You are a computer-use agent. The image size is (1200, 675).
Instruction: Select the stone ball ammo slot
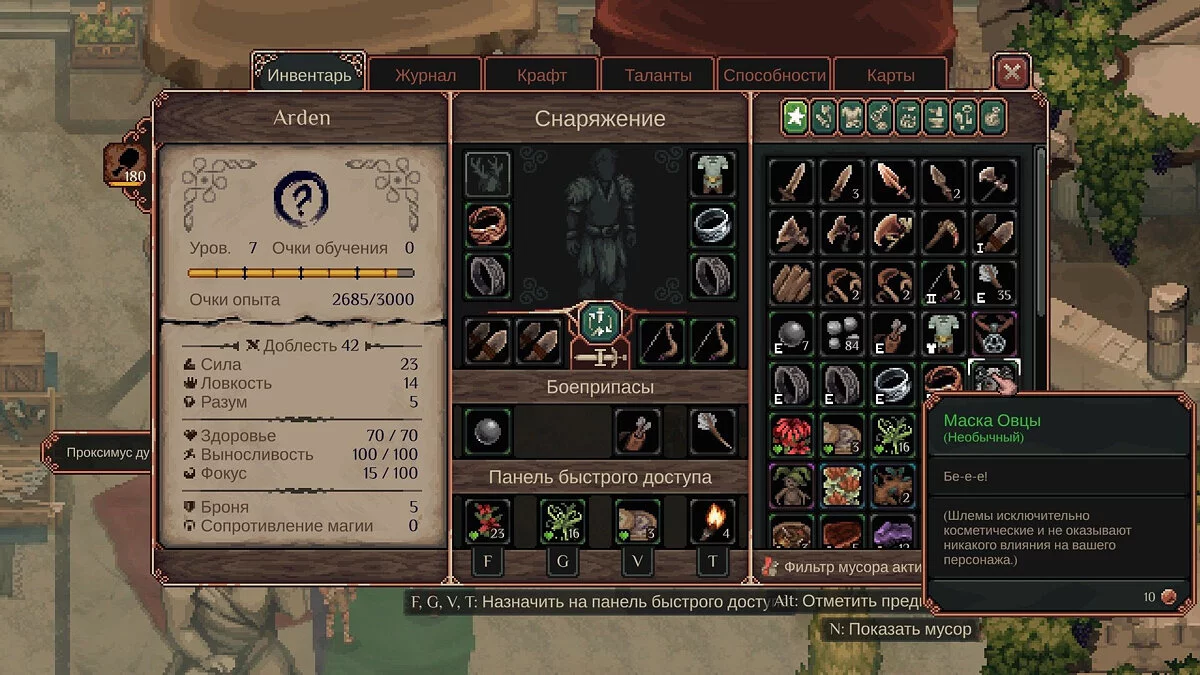click(488, 432)
